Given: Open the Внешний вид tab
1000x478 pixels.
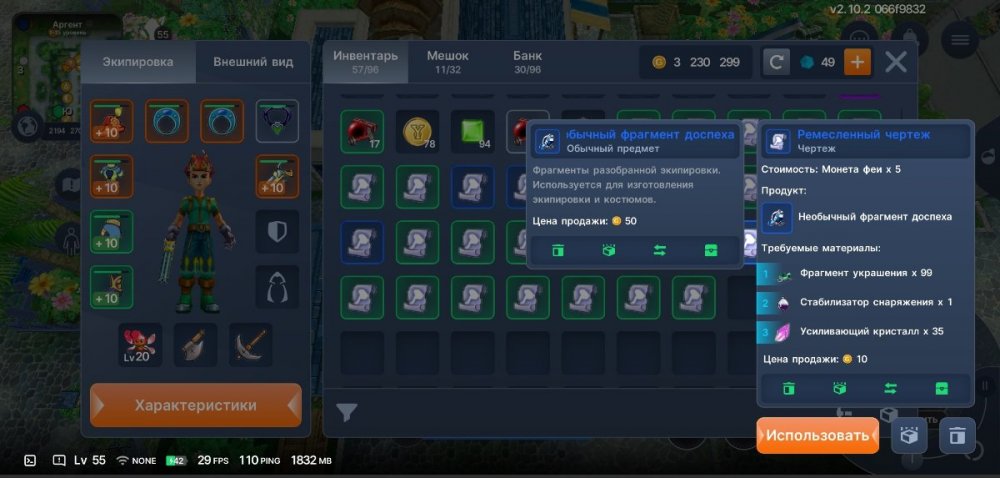Looking at the screenshot, I should (253, 62).
